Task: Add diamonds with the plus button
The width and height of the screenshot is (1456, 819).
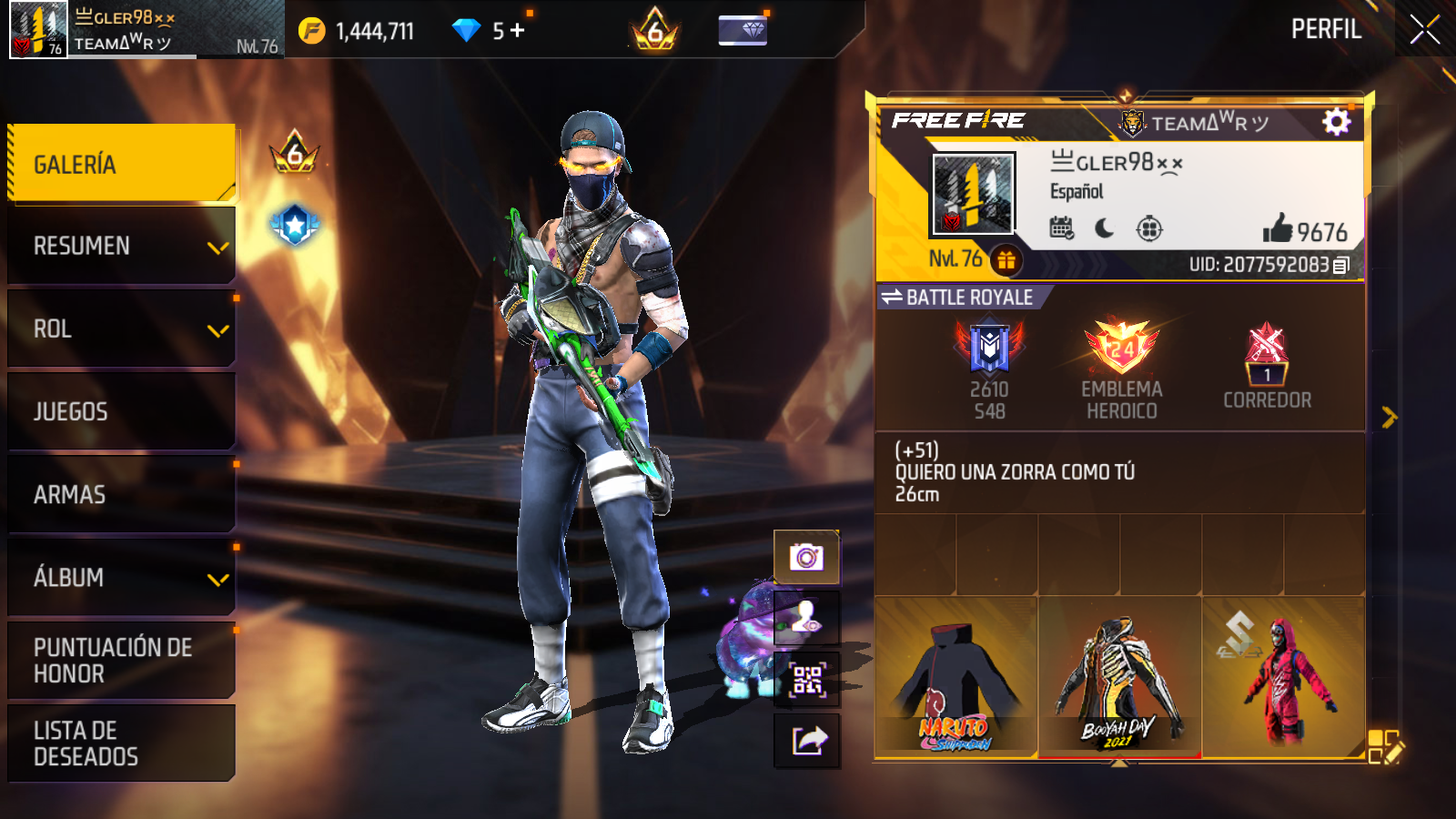Action: (518, 31)
